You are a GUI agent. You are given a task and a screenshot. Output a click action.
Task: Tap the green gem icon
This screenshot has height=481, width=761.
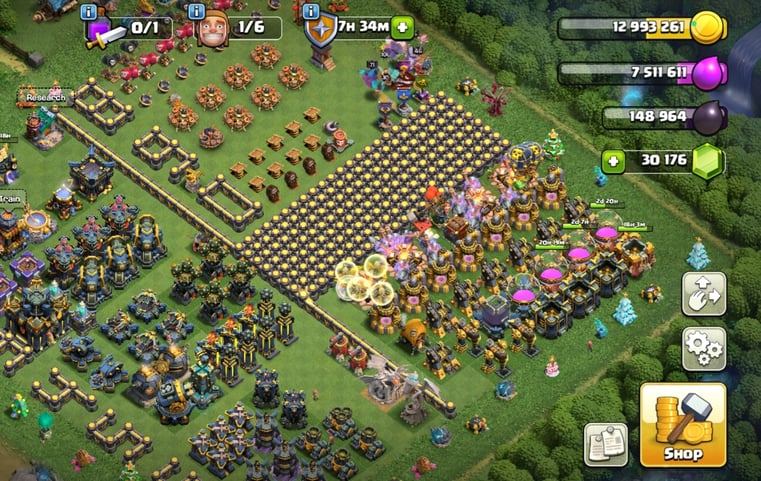click(x=709, y=161)
